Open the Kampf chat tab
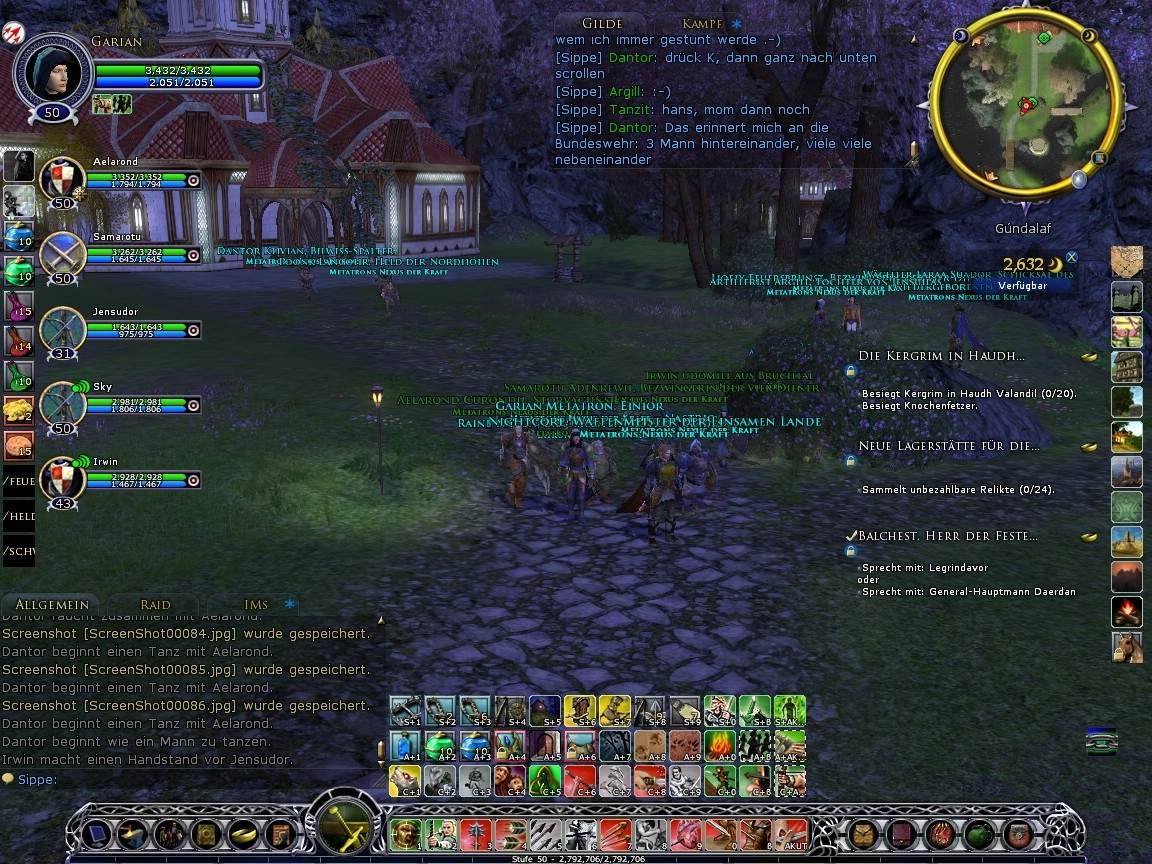The image size is (1152, 864). pyautogui.click(x=702, y=23)
